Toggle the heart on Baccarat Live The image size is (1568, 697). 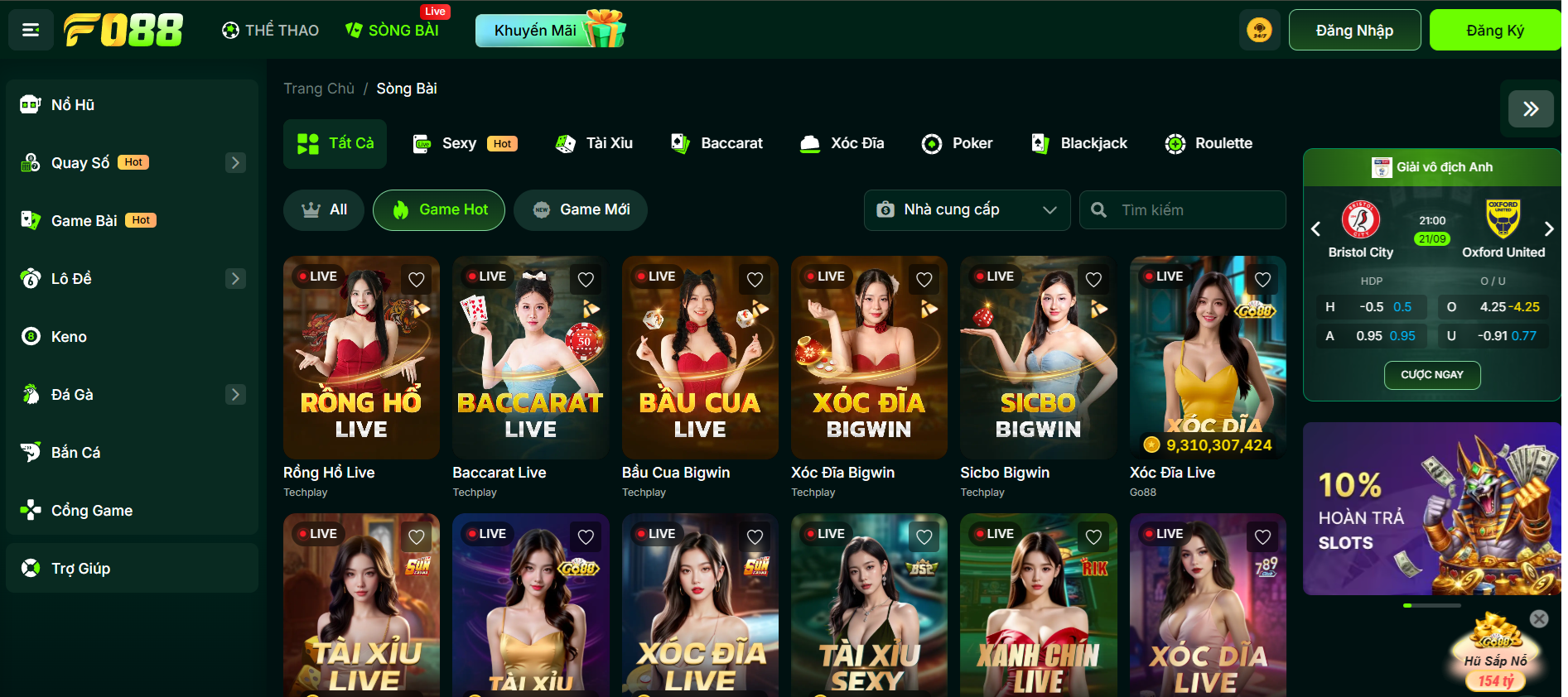586,280
